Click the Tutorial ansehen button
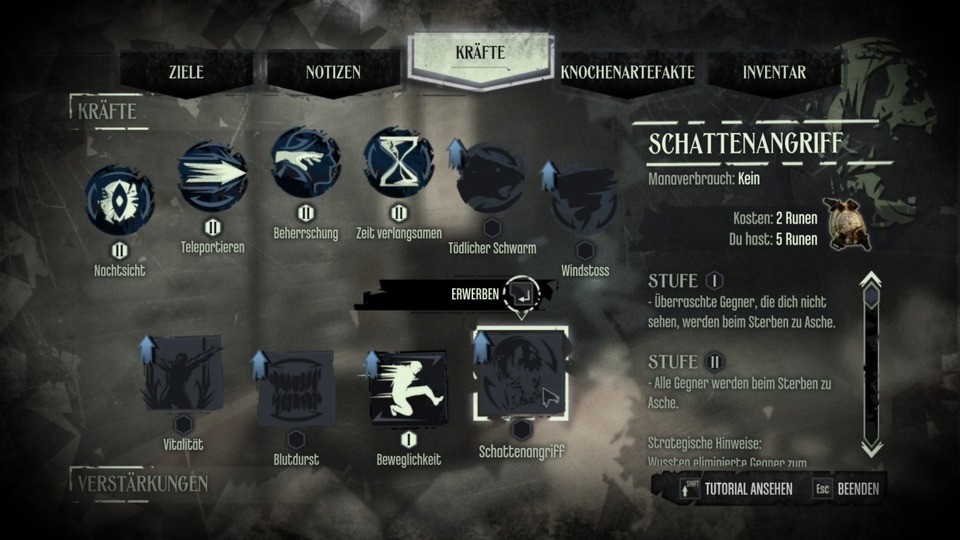This screenshot has height=540, width=960. pyautogui.click(x=736, y=489)
